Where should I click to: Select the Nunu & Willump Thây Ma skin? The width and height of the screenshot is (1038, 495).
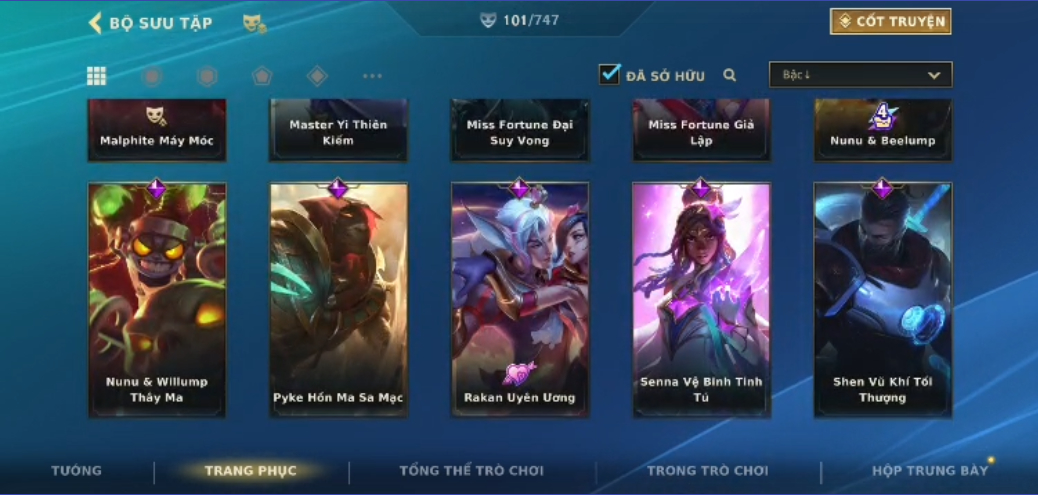pyautogui.click(x=157, y=299)
